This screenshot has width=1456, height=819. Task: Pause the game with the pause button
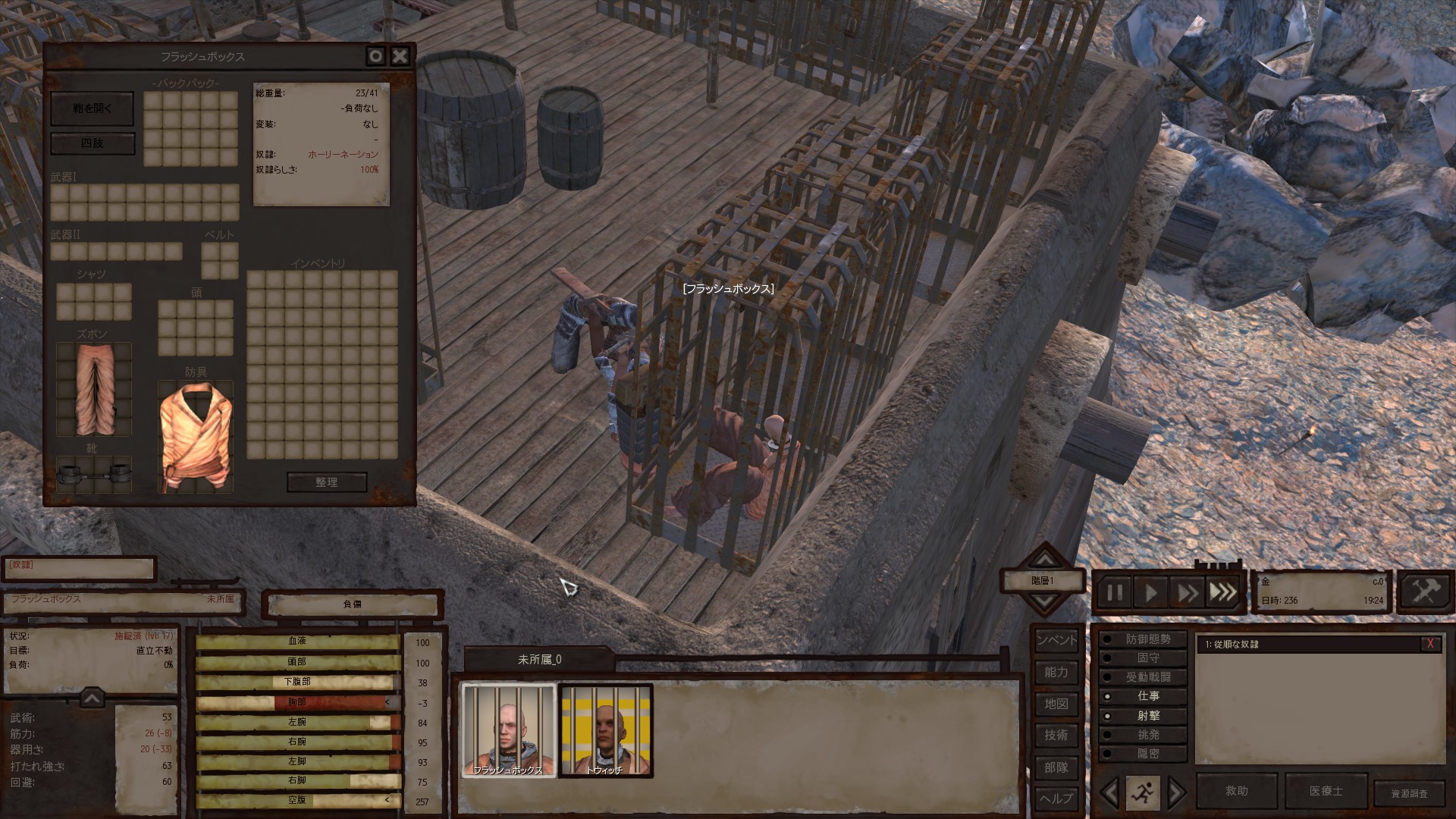(x=1115, y=592)
